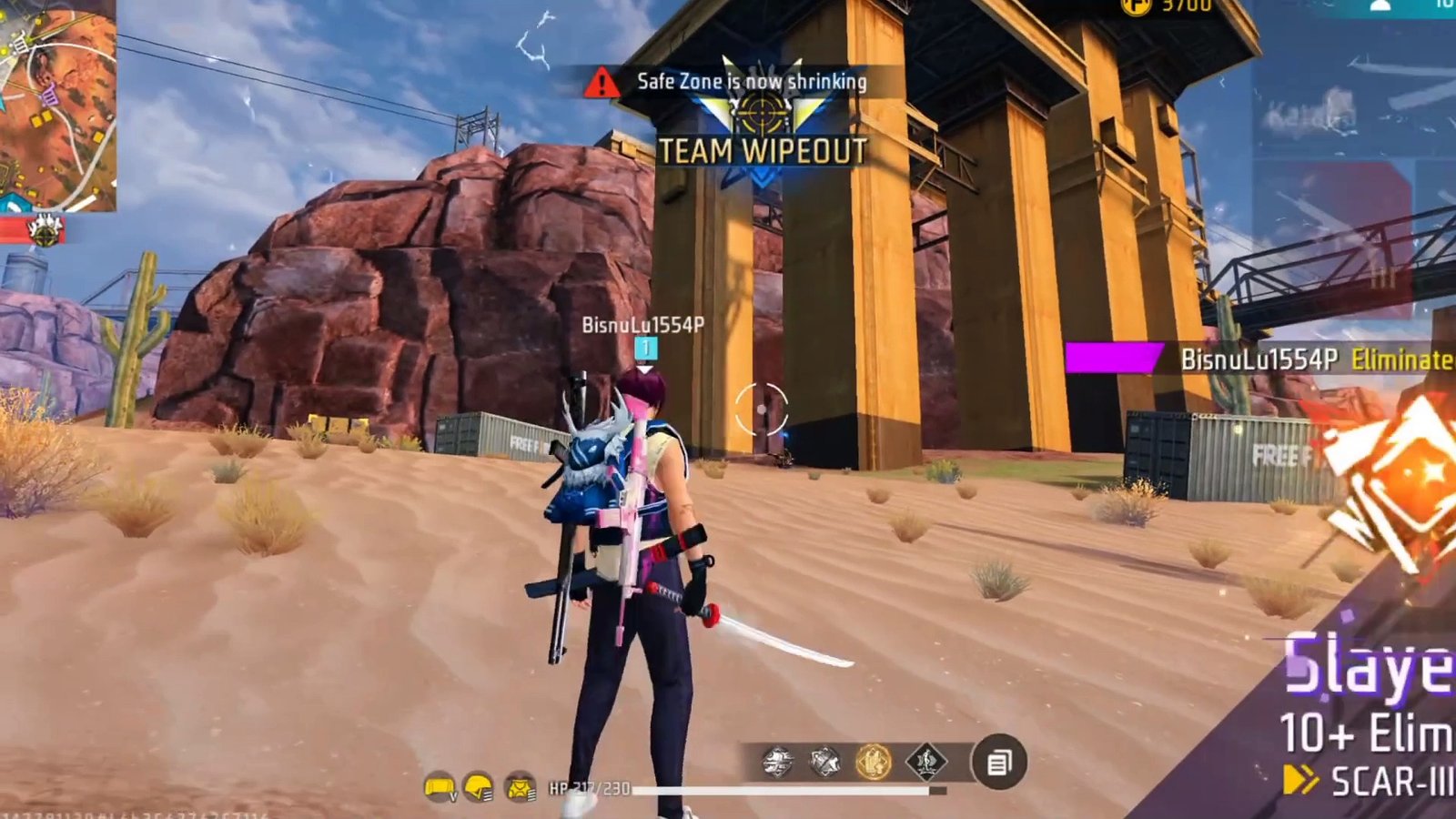Check the yellow helmet gear icon
This screenshot has height=819, width=1456.
(x=479, y=787)
